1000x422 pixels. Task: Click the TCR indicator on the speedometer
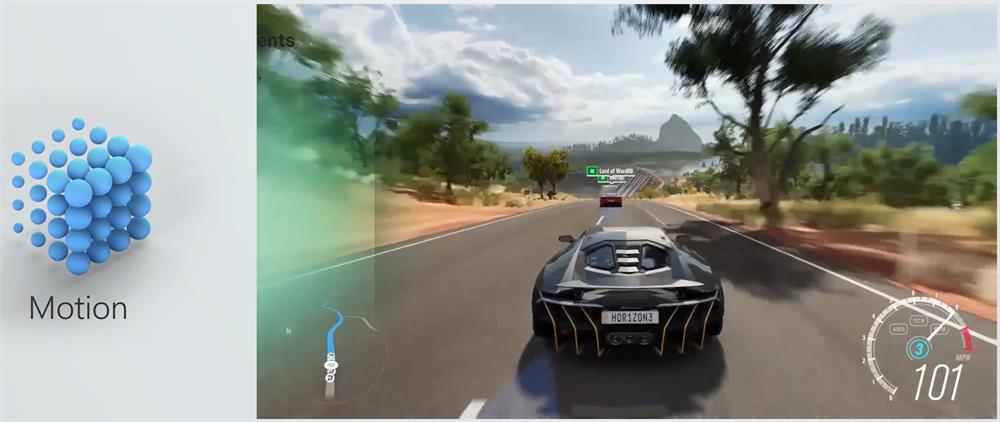point(918,319)
